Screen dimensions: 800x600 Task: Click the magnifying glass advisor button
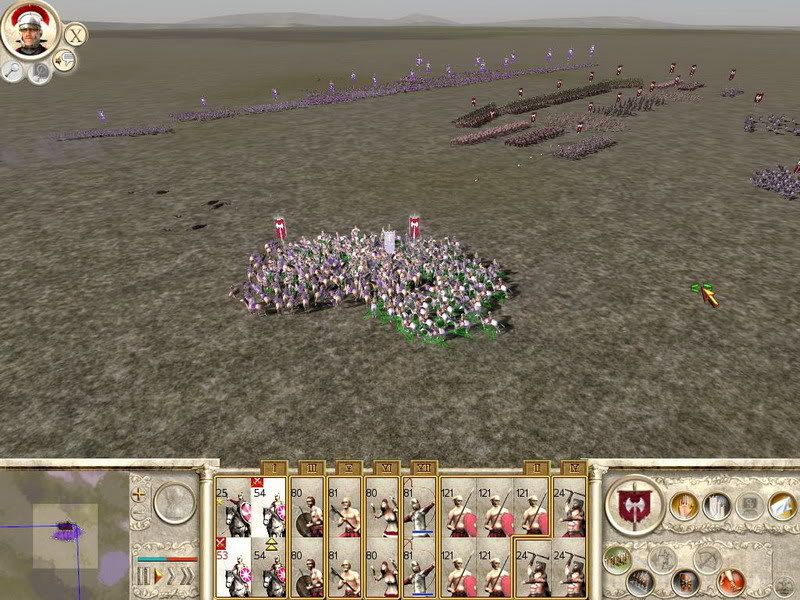tap(13, 70)
